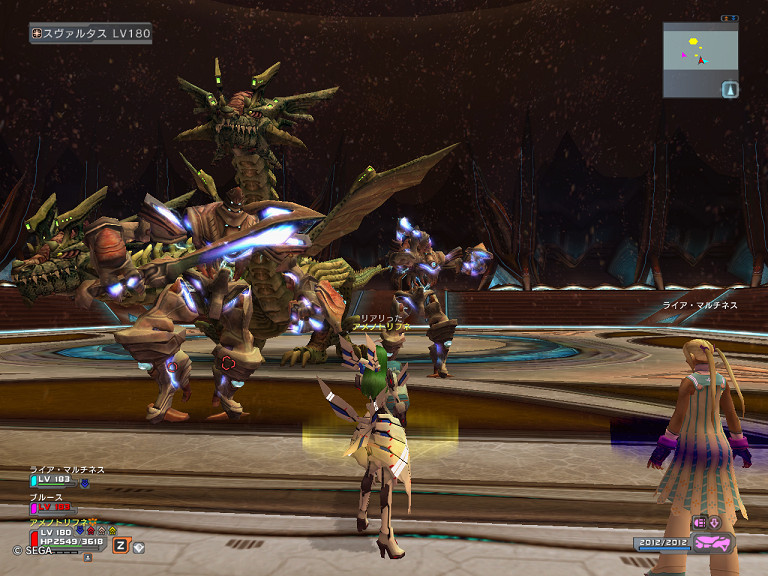The width and height of the screenshot is (768, 576).
Task: Select the Z action palette slot
Action: (x=121, y=545)
